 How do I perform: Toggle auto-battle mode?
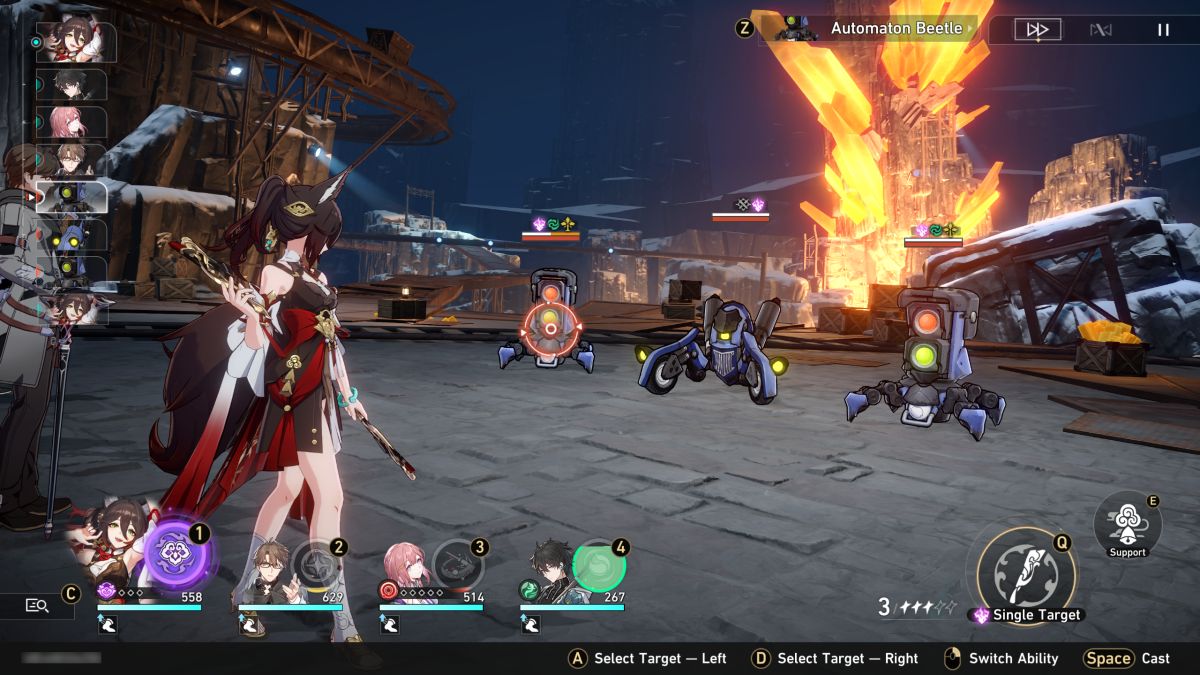[x=1100, y=30]
